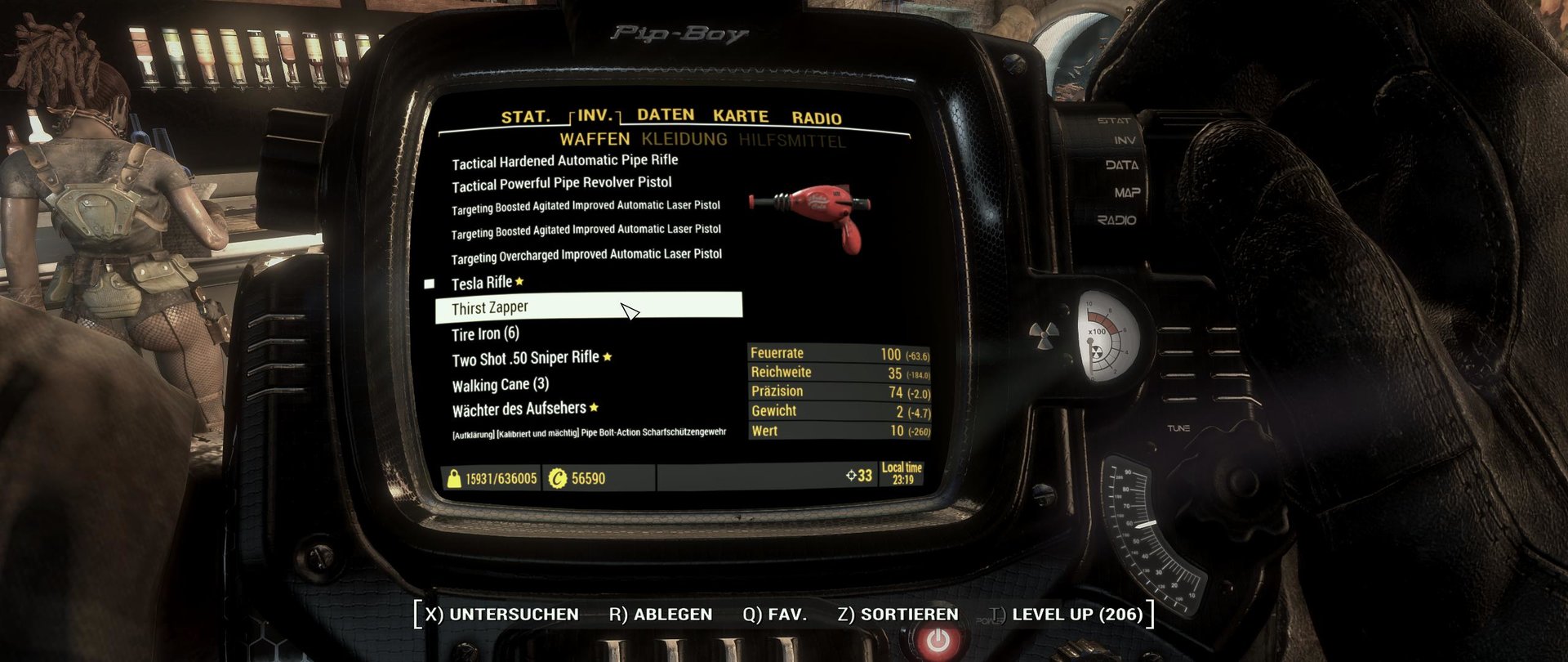Select Targeting Overcharged Improved Automatic Laser Pistol
This screenshot has height=662, width=1568.
pos(586,256)
